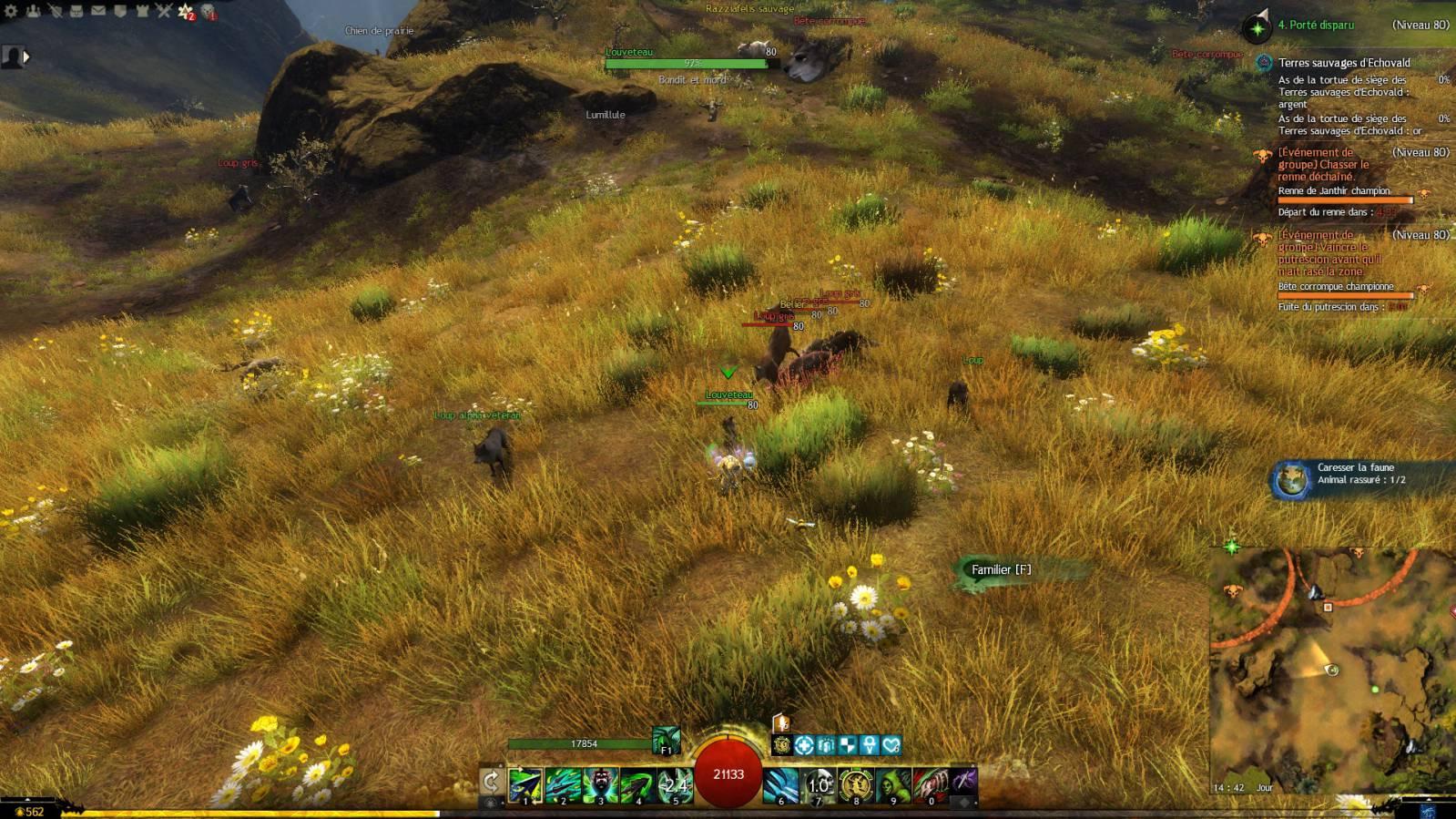This screenshot has width=1456, height=819.
Task: Use utility skill 9 with hooded figure
Action: pos(893,784)
